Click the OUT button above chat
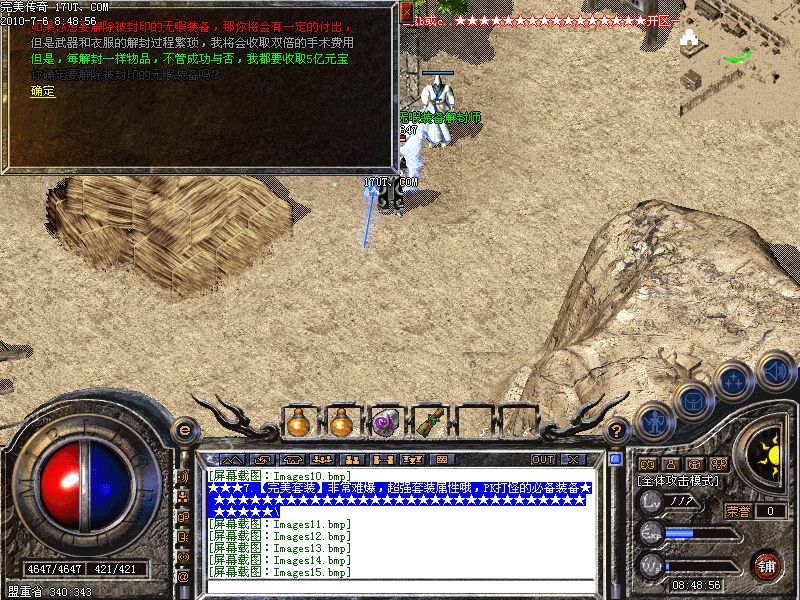This screenshot has height=600, width=800. pyautogui.click(x=542, y=459)
